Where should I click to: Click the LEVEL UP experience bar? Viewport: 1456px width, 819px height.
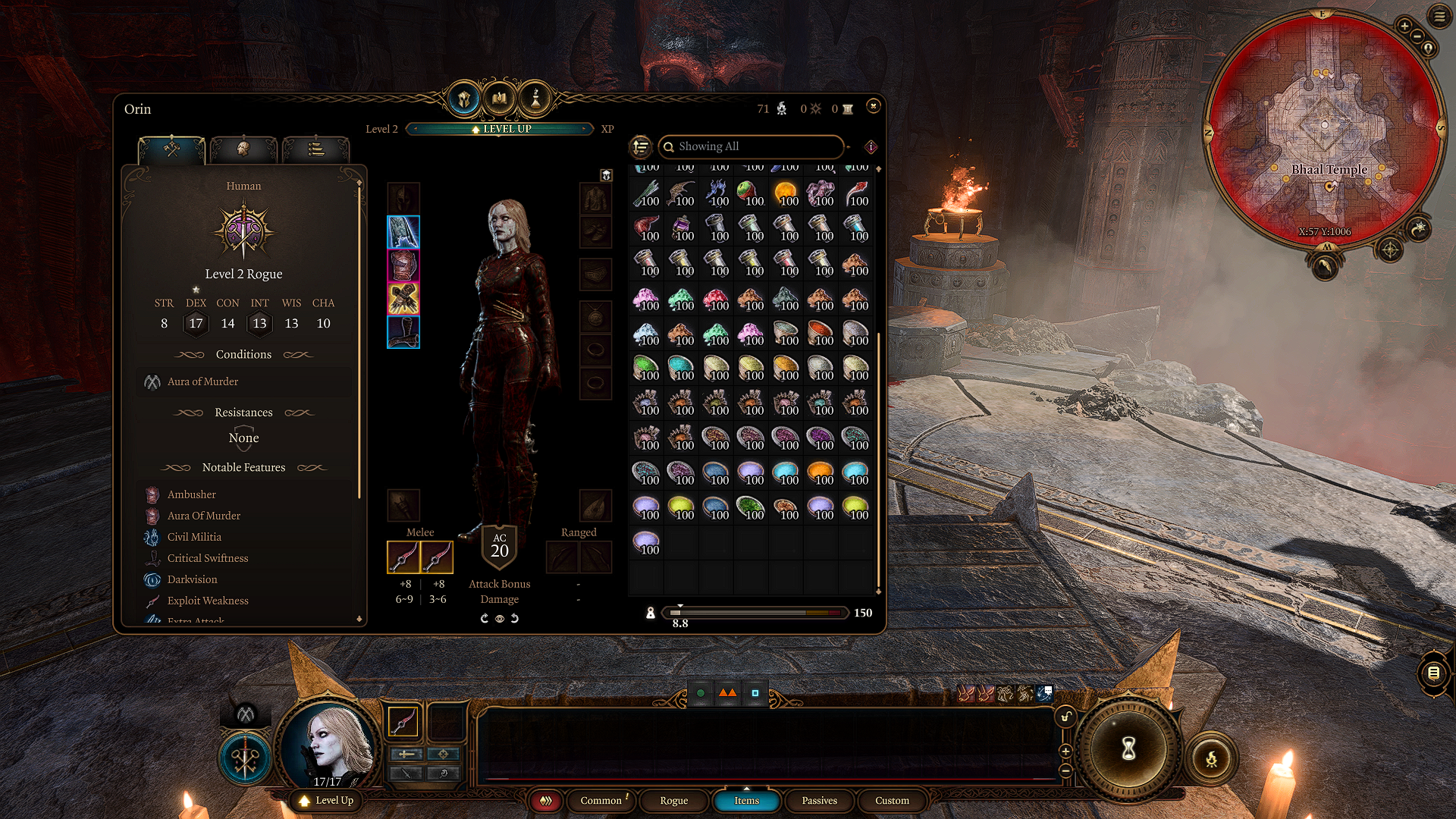[500, 129]
